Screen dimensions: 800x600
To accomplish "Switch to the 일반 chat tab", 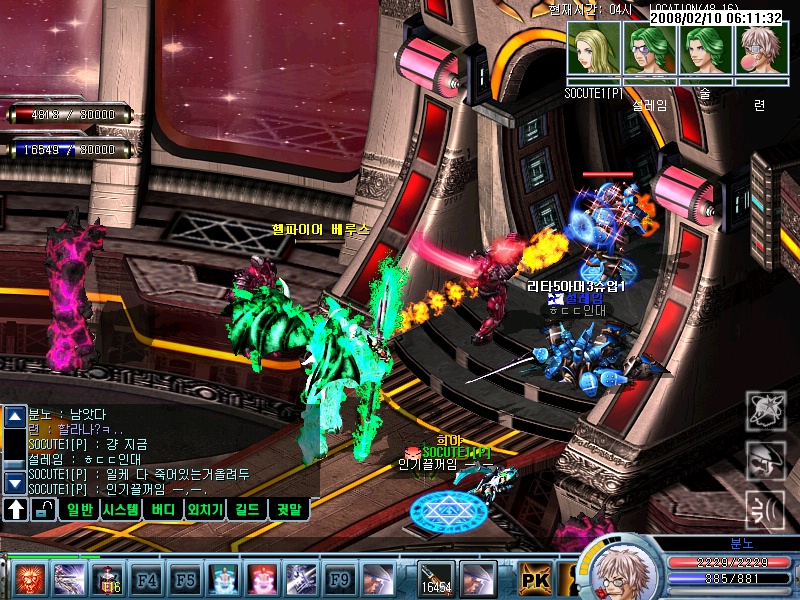I will point(80,510).
